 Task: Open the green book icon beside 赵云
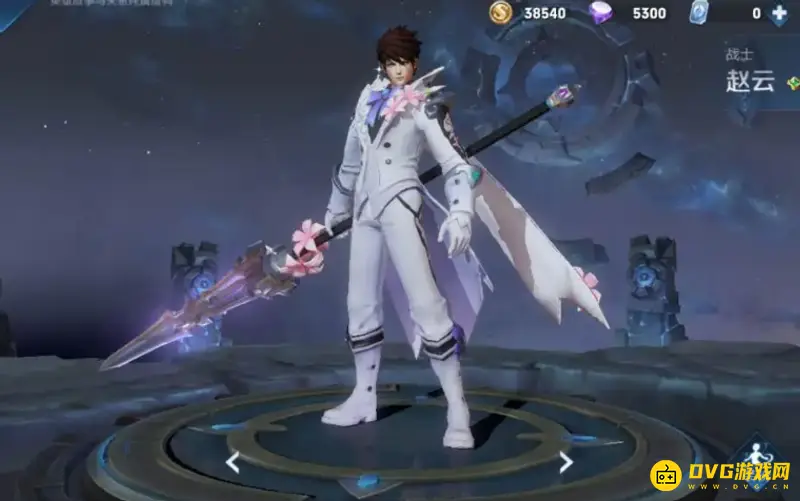pyautogui.click(x=794, y=84)
